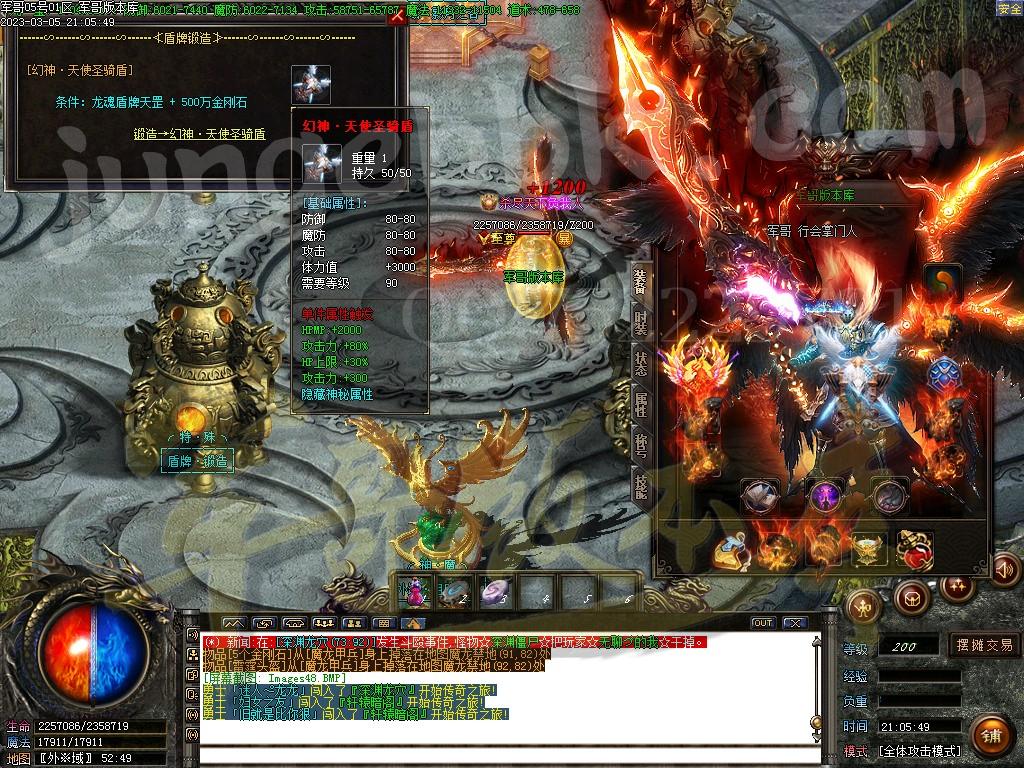This screenshot has width=1024, height=768.
Task: Close the chat panel with the X button
Action: pos(794,623)
